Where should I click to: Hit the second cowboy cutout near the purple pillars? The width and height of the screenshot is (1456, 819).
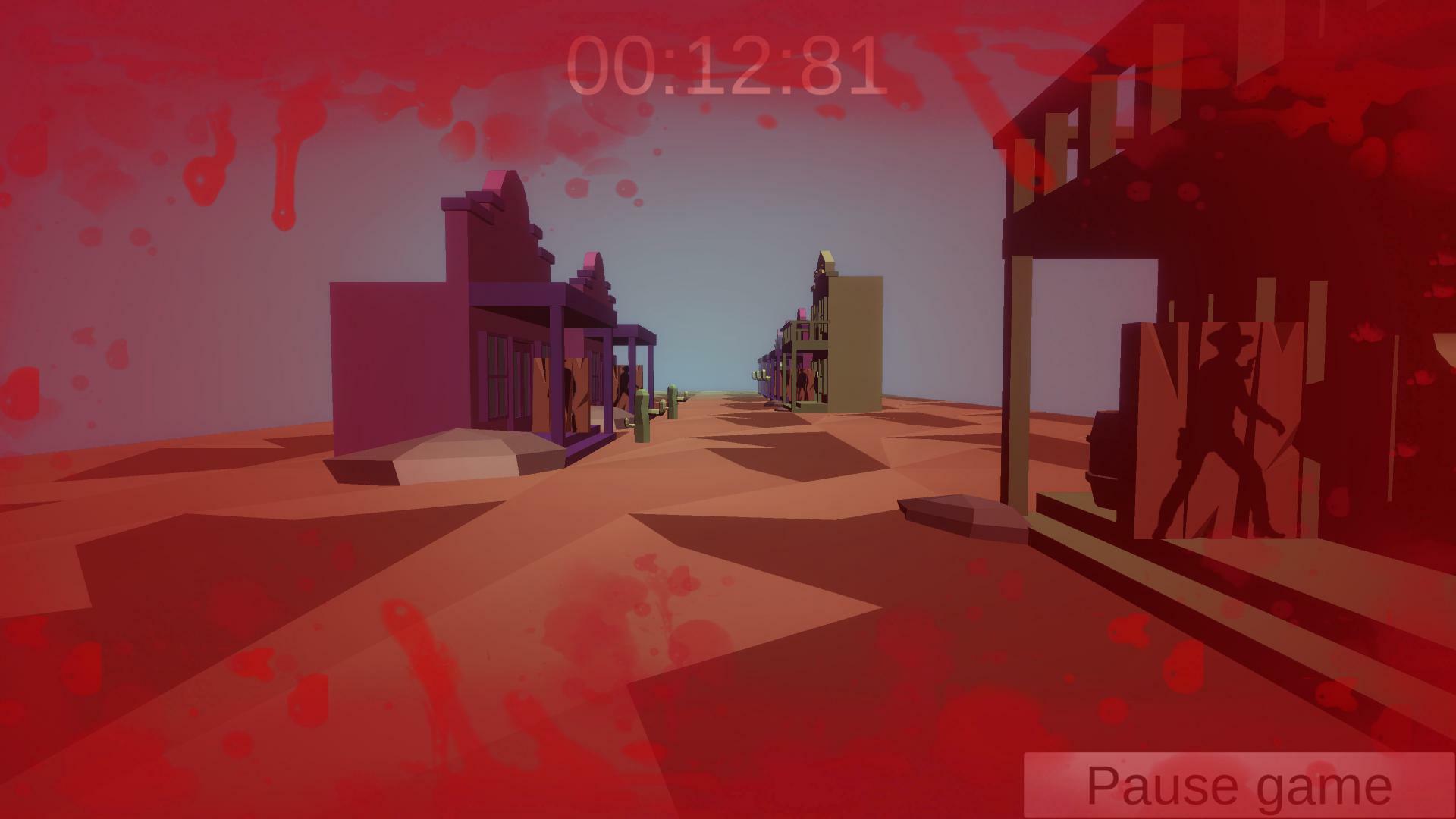click(x=623, y=386)
